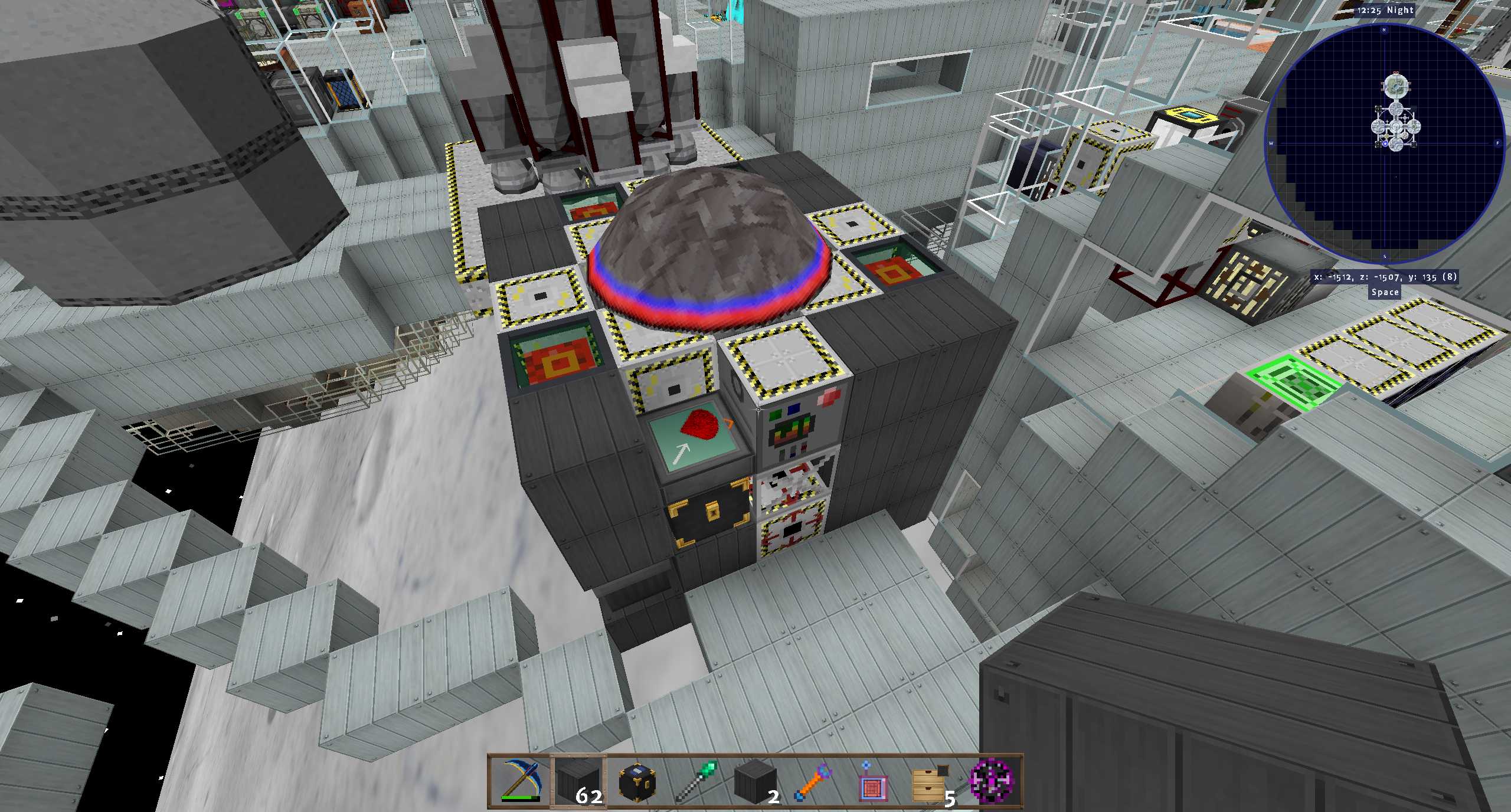The height and width of the screenshot is (812, 1511).
Task: Click the circular minimap
Action: 1384,143
